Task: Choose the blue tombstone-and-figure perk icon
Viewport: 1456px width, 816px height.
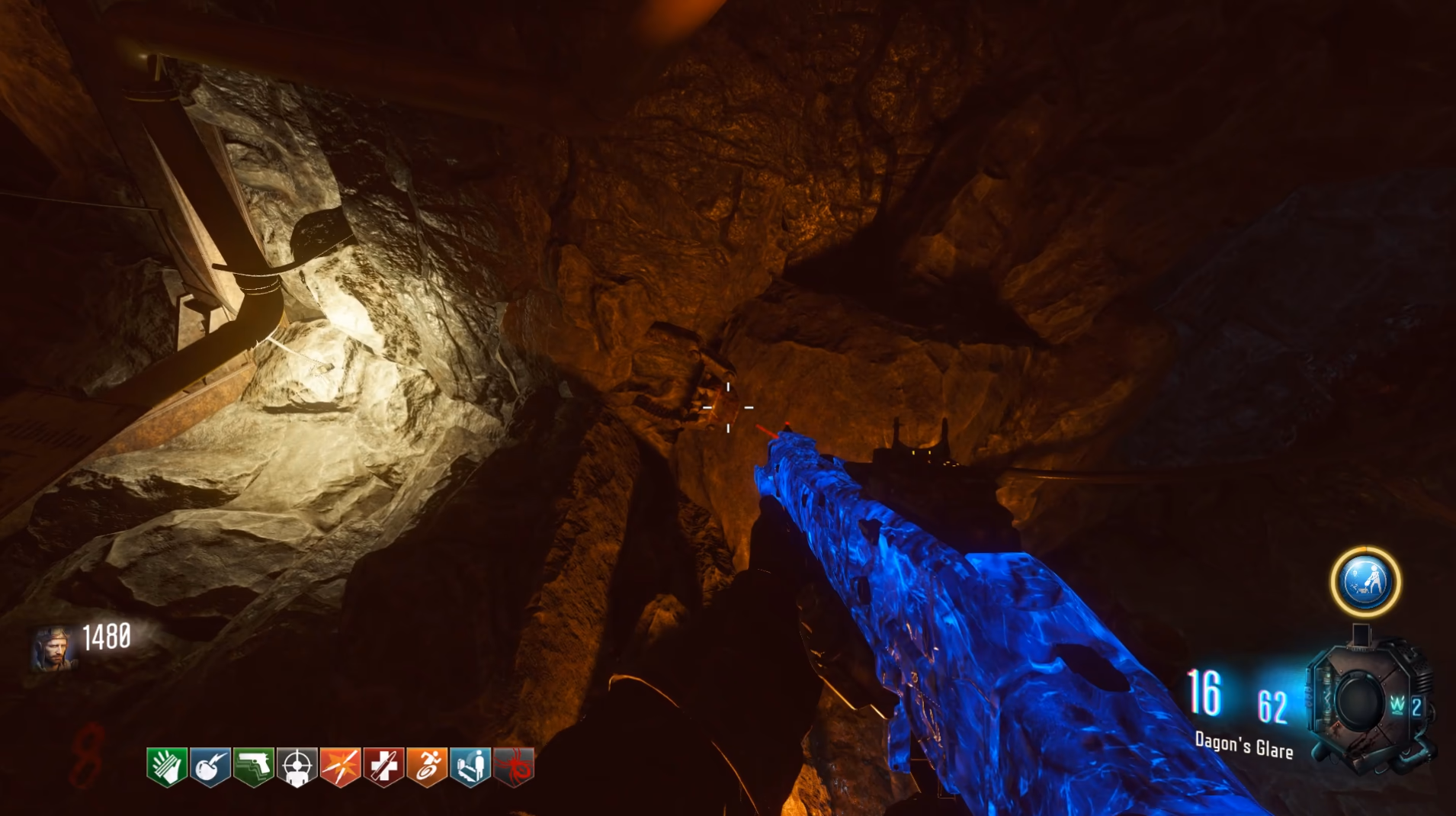Action: click(x=471, y=766)
